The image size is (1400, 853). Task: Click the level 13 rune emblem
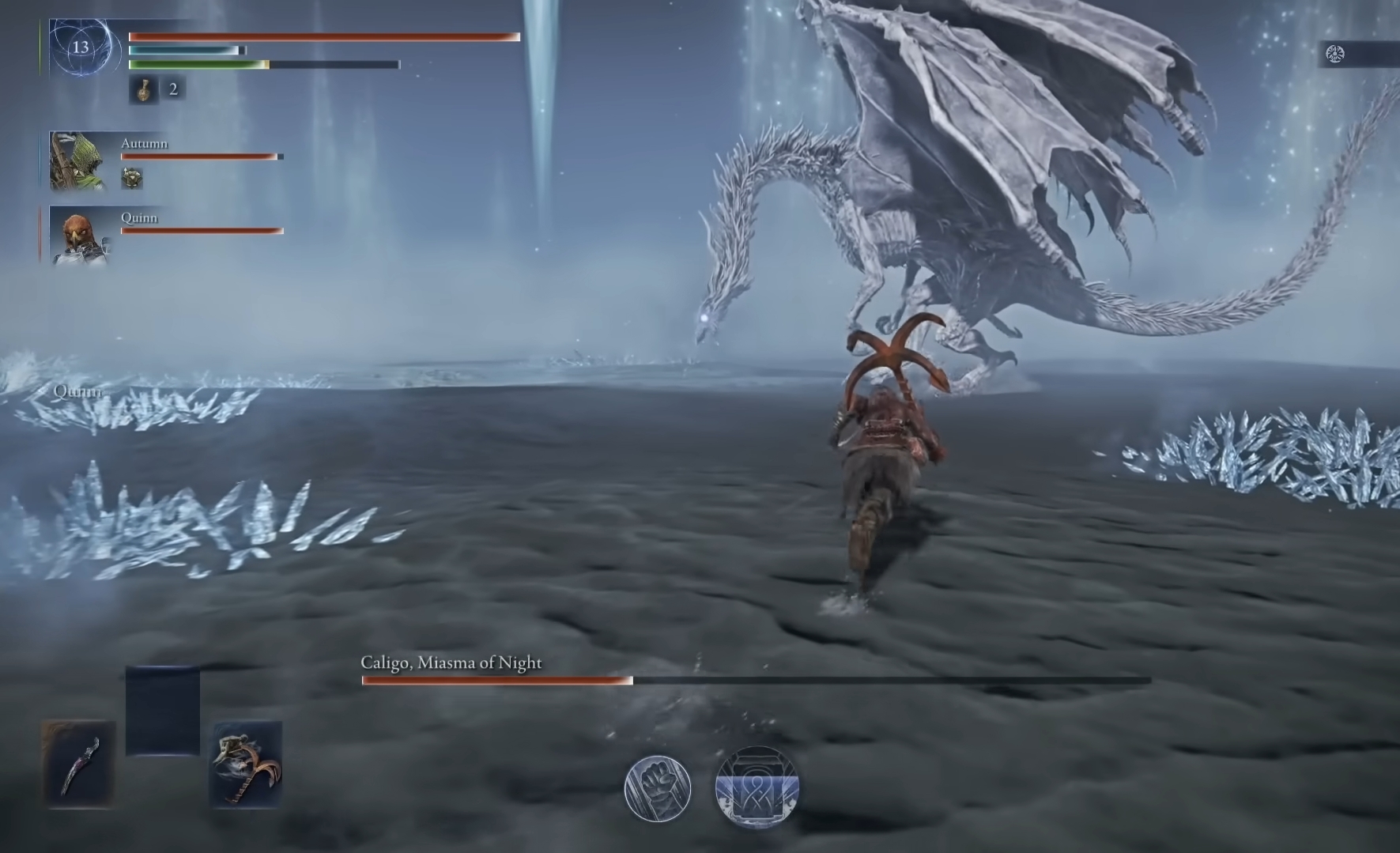80,47
